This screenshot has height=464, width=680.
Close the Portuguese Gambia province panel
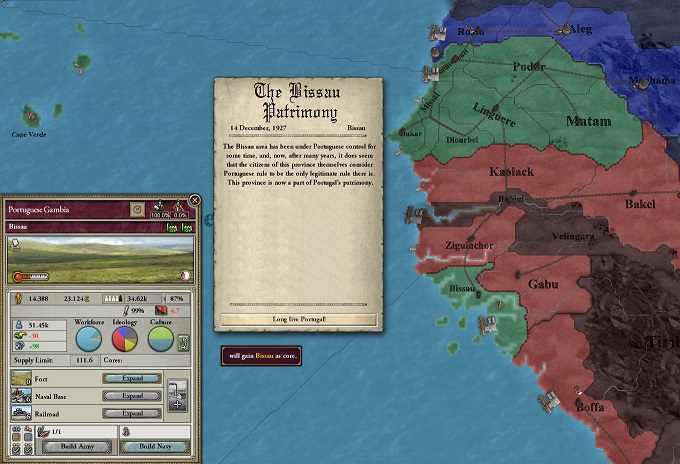(194, 200)
